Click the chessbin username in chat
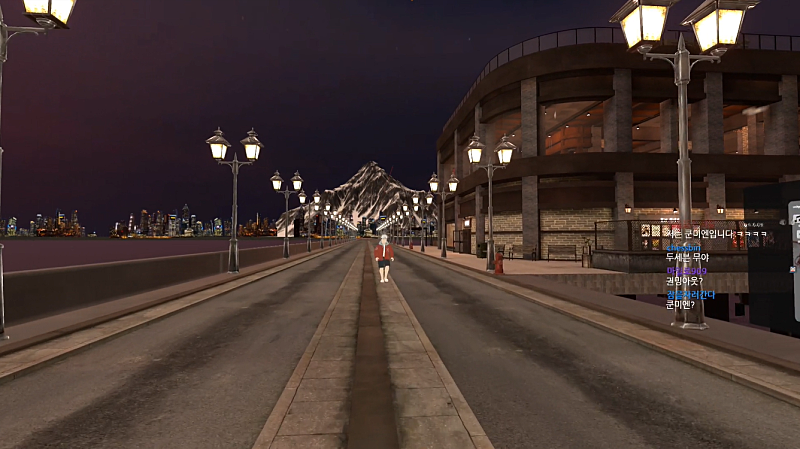The height and width of the screenshot is (449, 800). pos(684,246)
